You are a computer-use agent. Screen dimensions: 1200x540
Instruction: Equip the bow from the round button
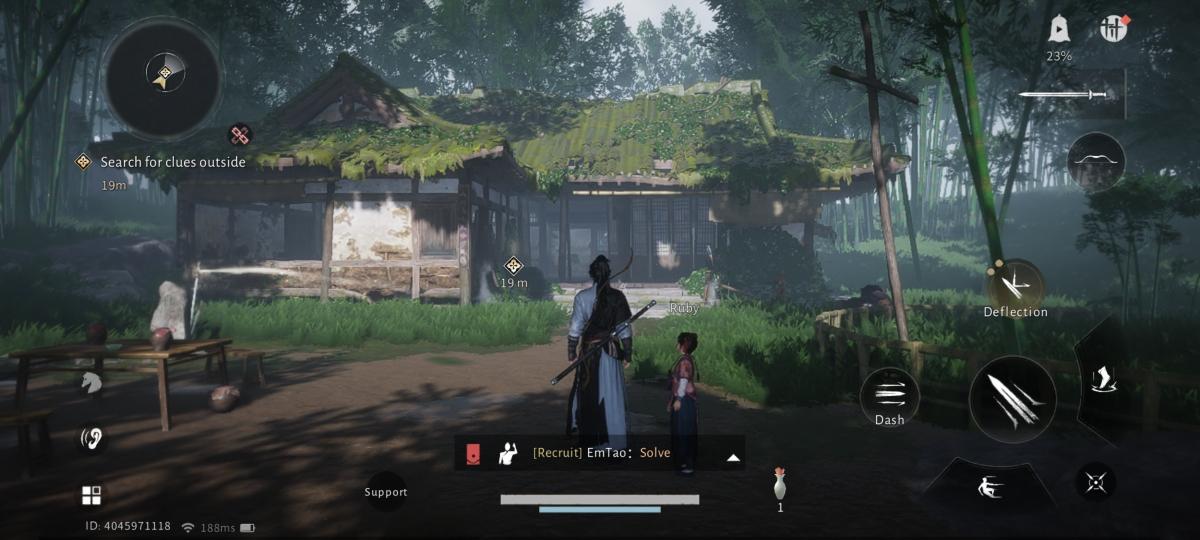coord(1096,162)
